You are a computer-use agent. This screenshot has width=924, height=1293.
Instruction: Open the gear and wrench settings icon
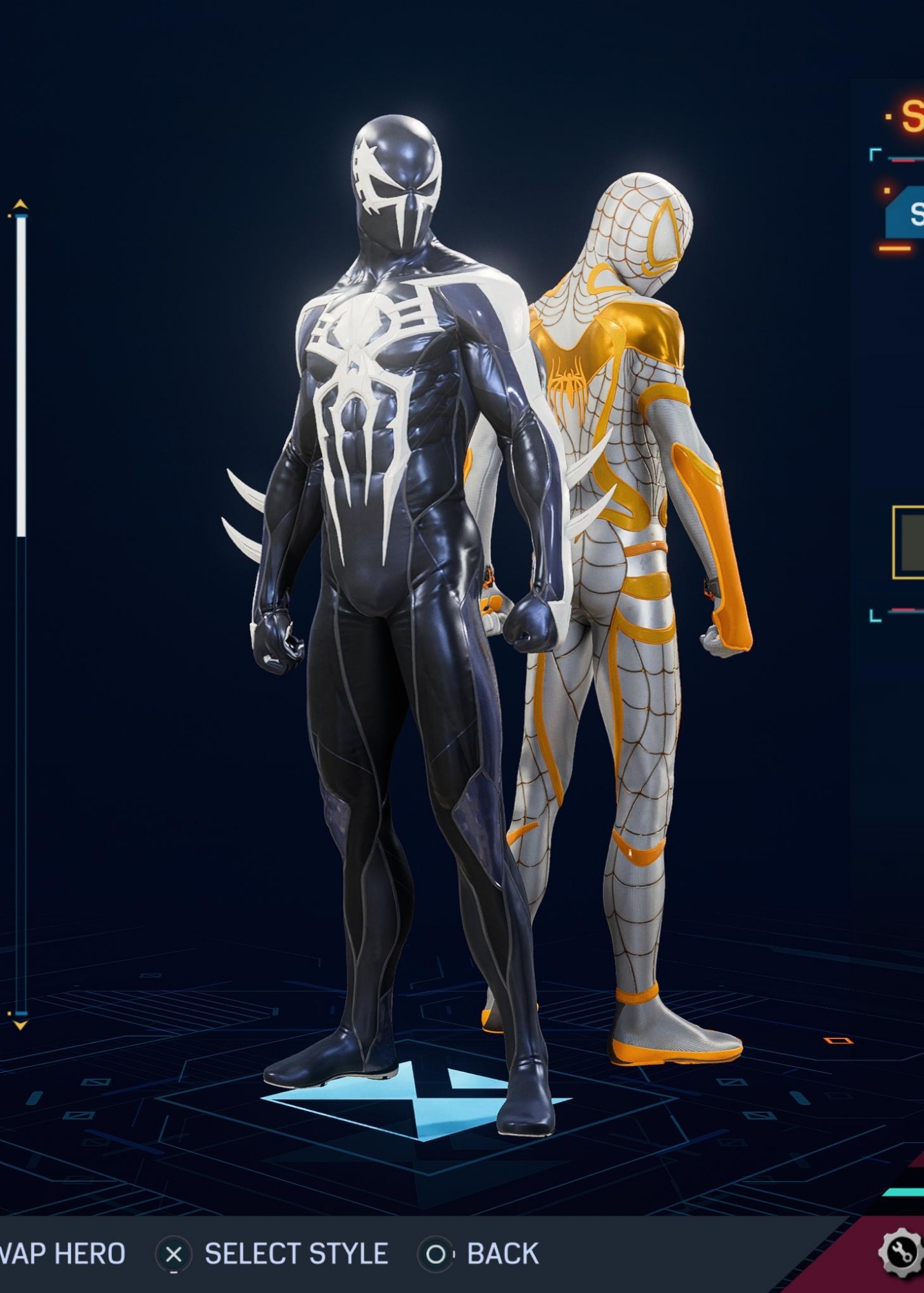(901, 1254)
